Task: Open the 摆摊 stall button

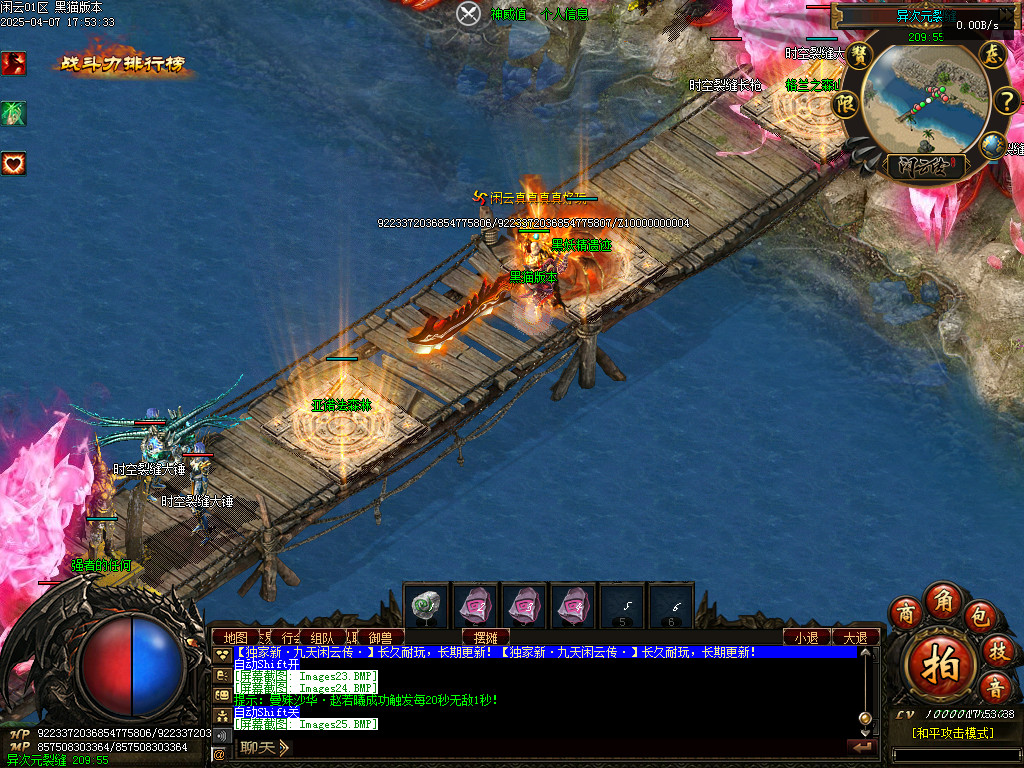Action: 486,637
